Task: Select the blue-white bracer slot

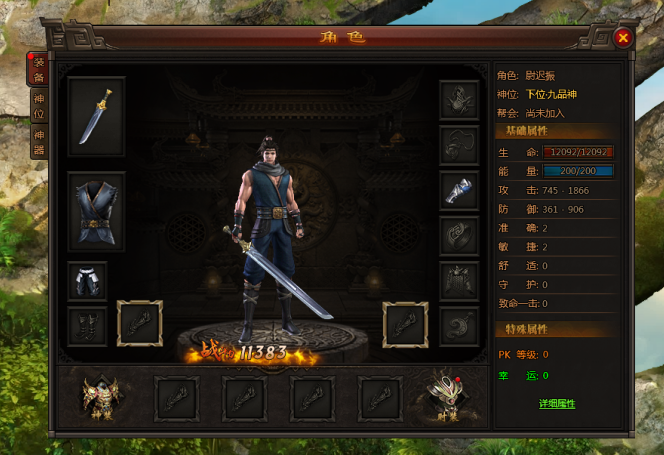Action: tap(459, 190)
